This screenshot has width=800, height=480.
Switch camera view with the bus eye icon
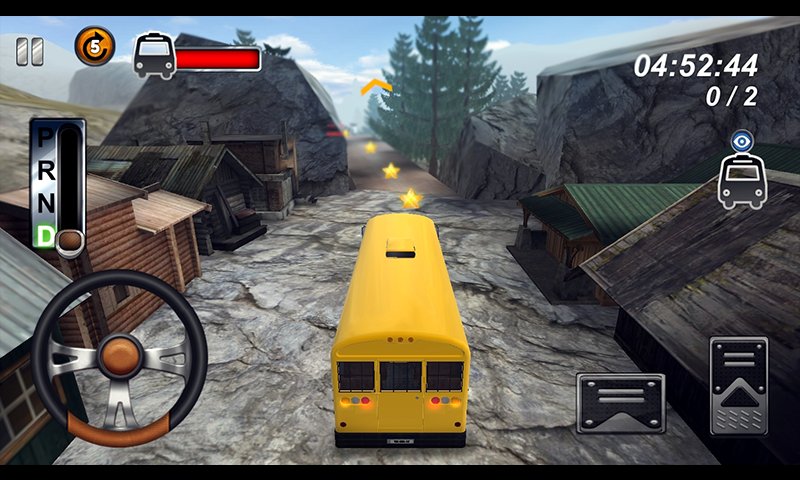[741, 172]
